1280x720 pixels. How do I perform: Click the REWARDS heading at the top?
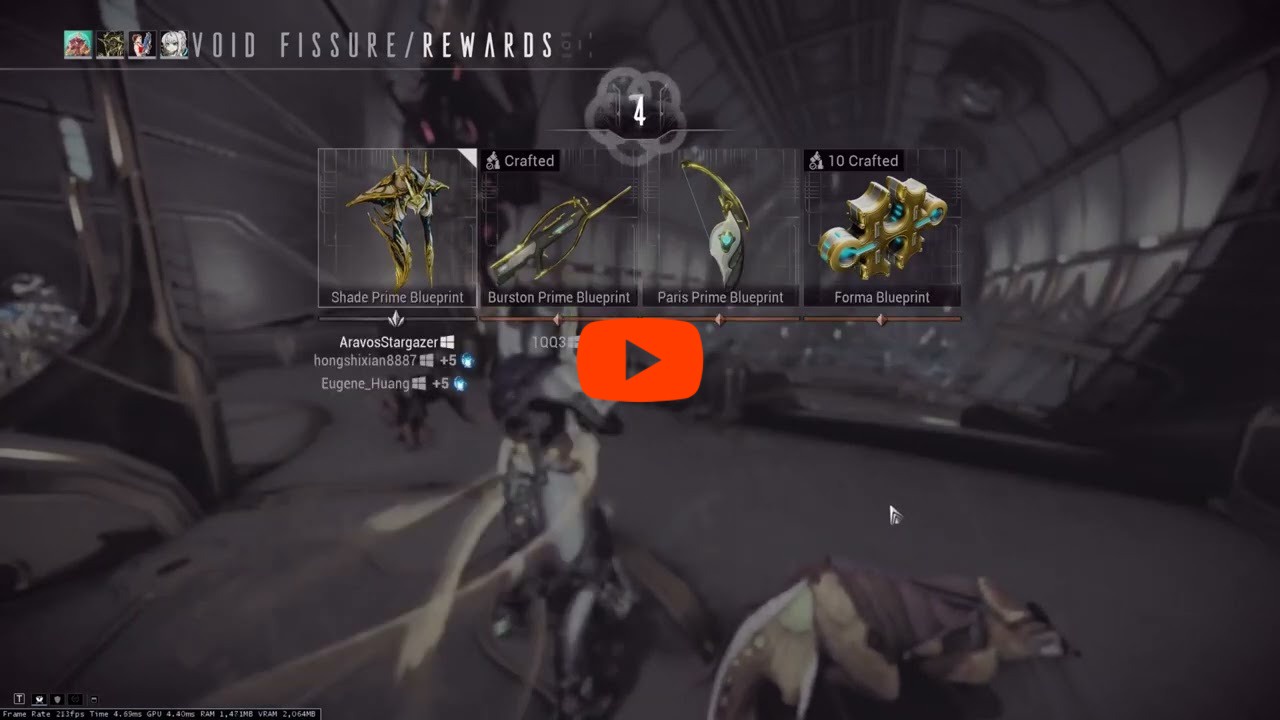click(x=488, y=45)
